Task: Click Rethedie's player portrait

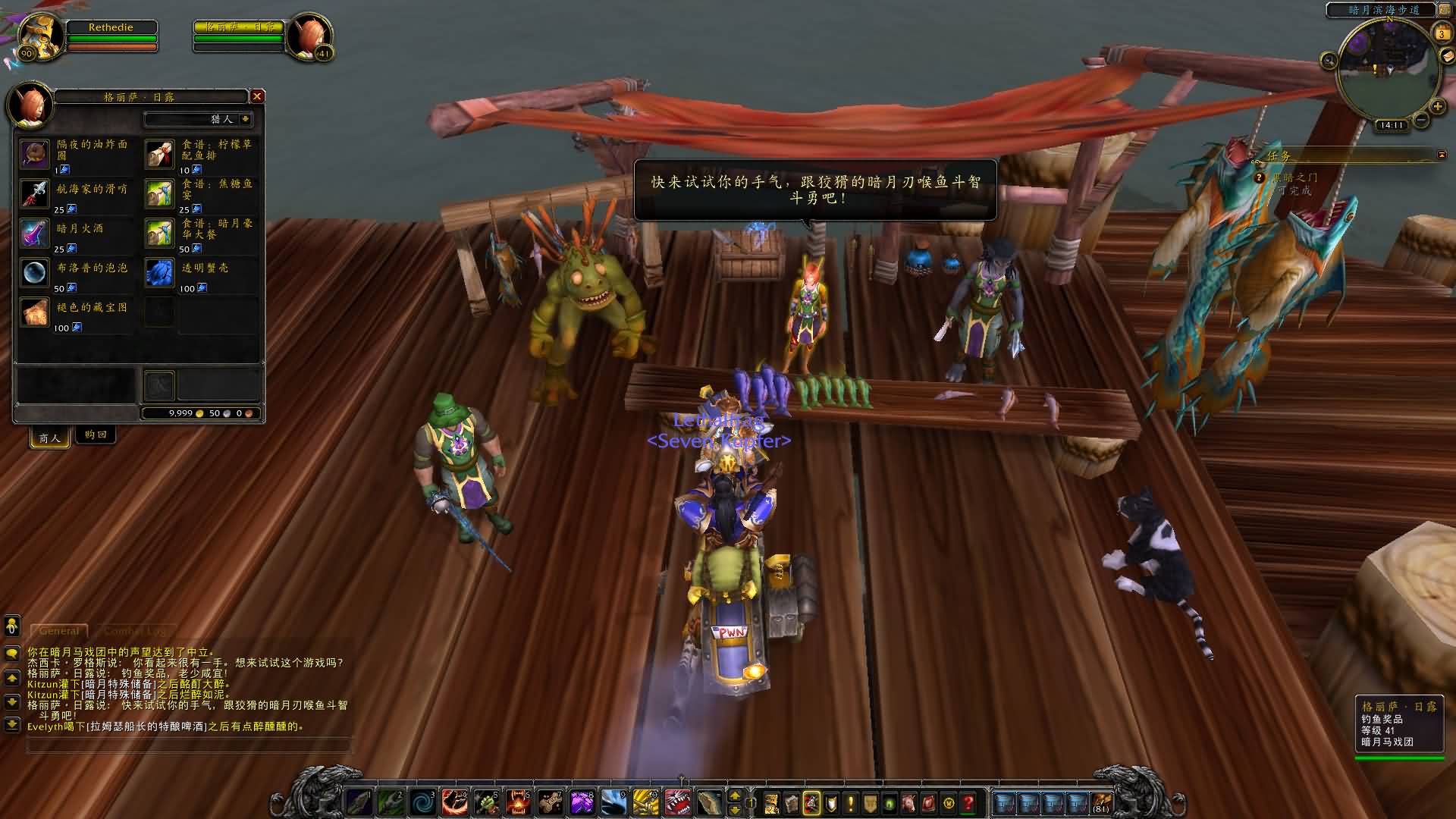Action: 38,35
